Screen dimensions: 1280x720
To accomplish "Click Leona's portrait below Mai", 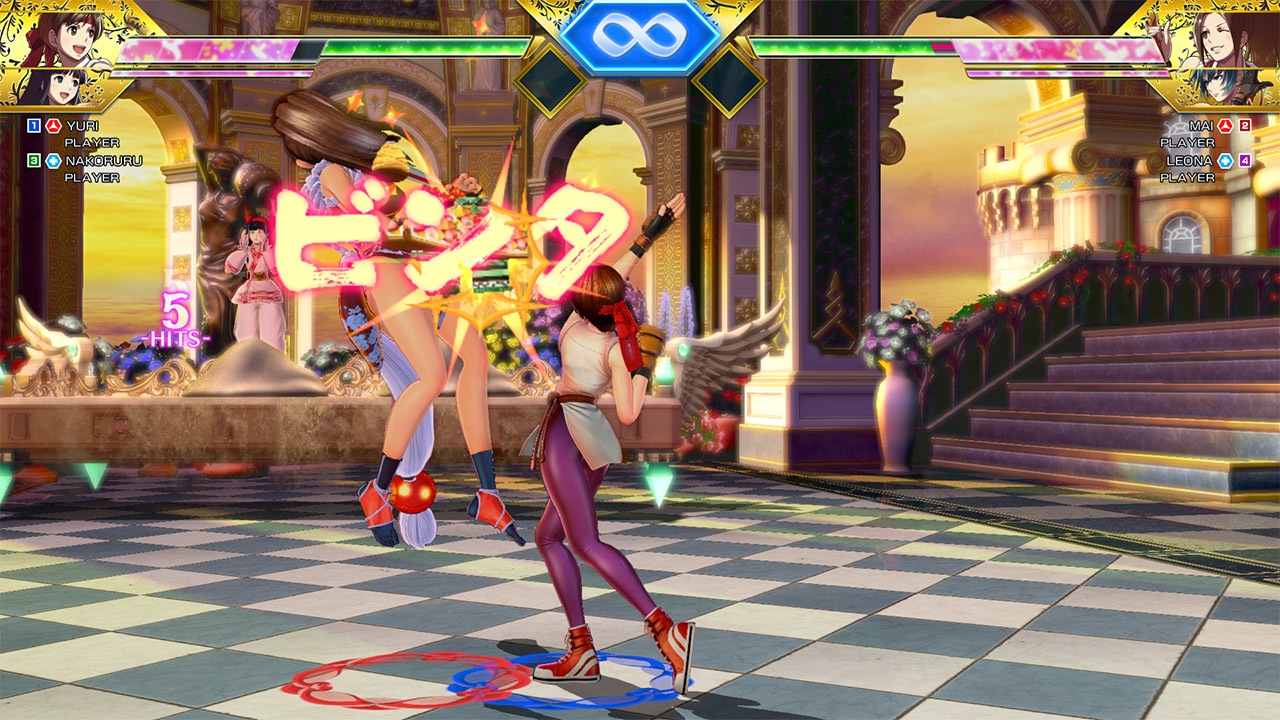I will [1214, 86].
